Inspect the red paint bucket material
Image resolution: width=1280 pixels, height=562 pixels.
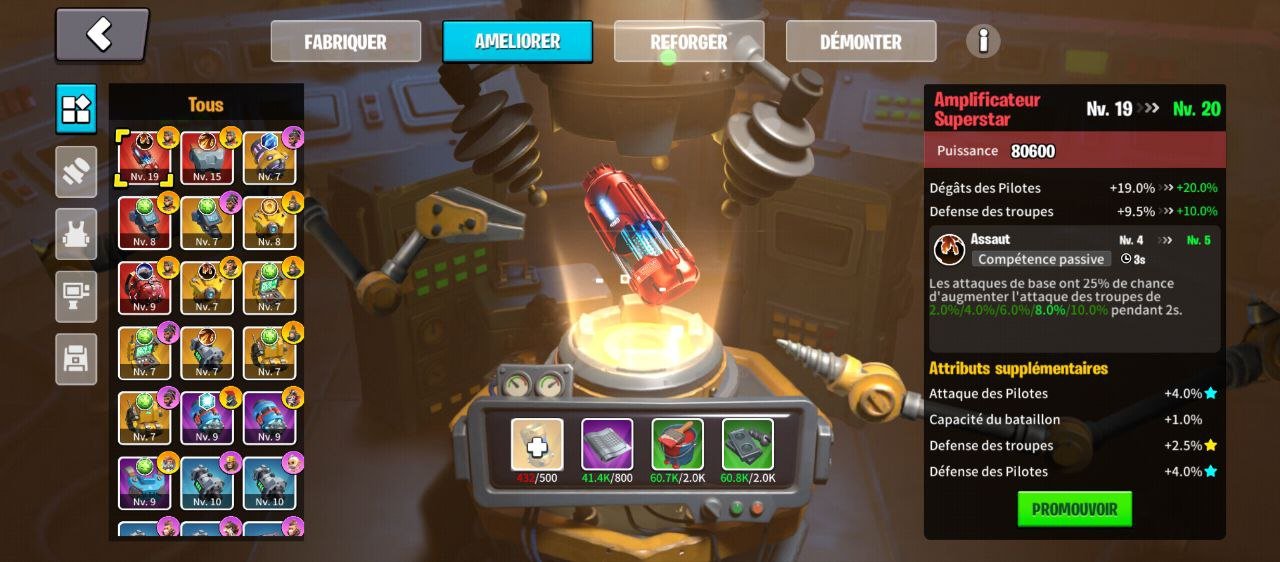point(677,445)
